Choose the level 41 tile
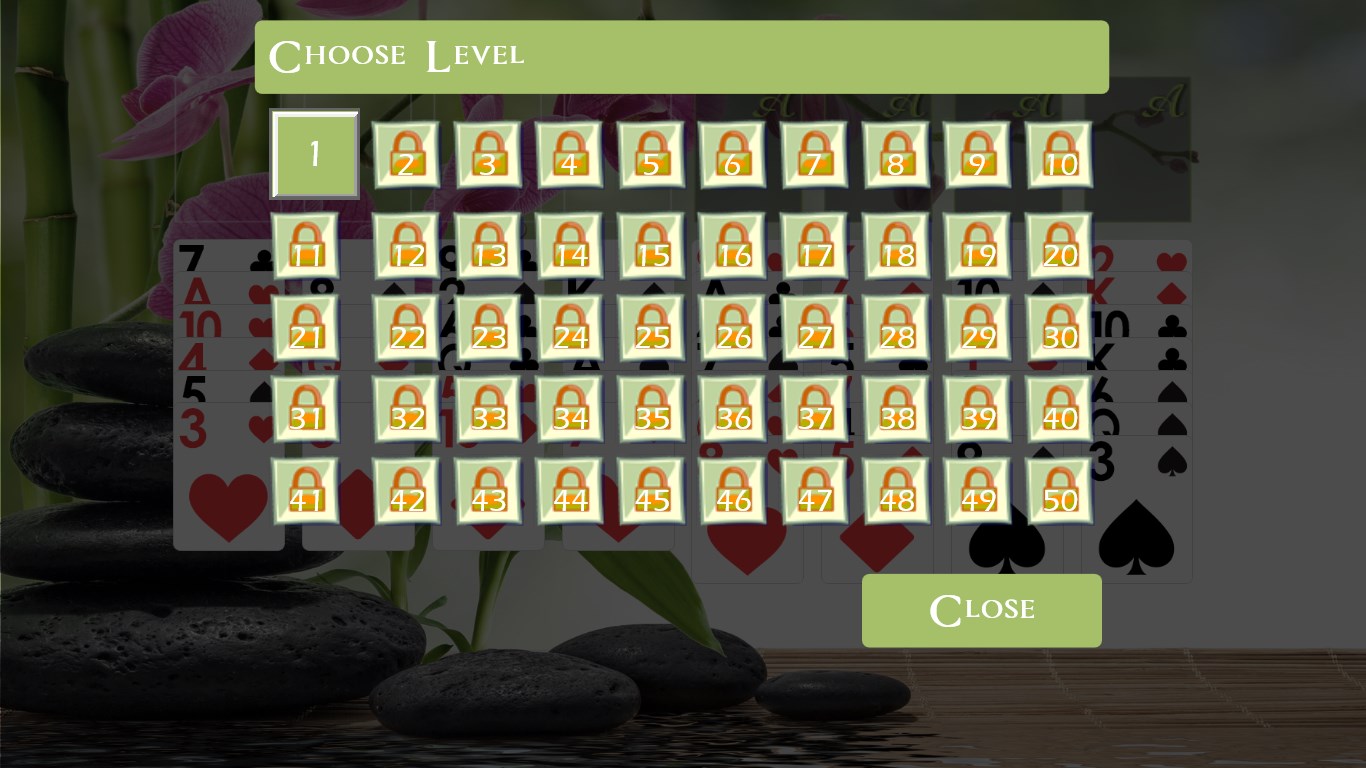1366x768 pixels. [x=305, y=491]
